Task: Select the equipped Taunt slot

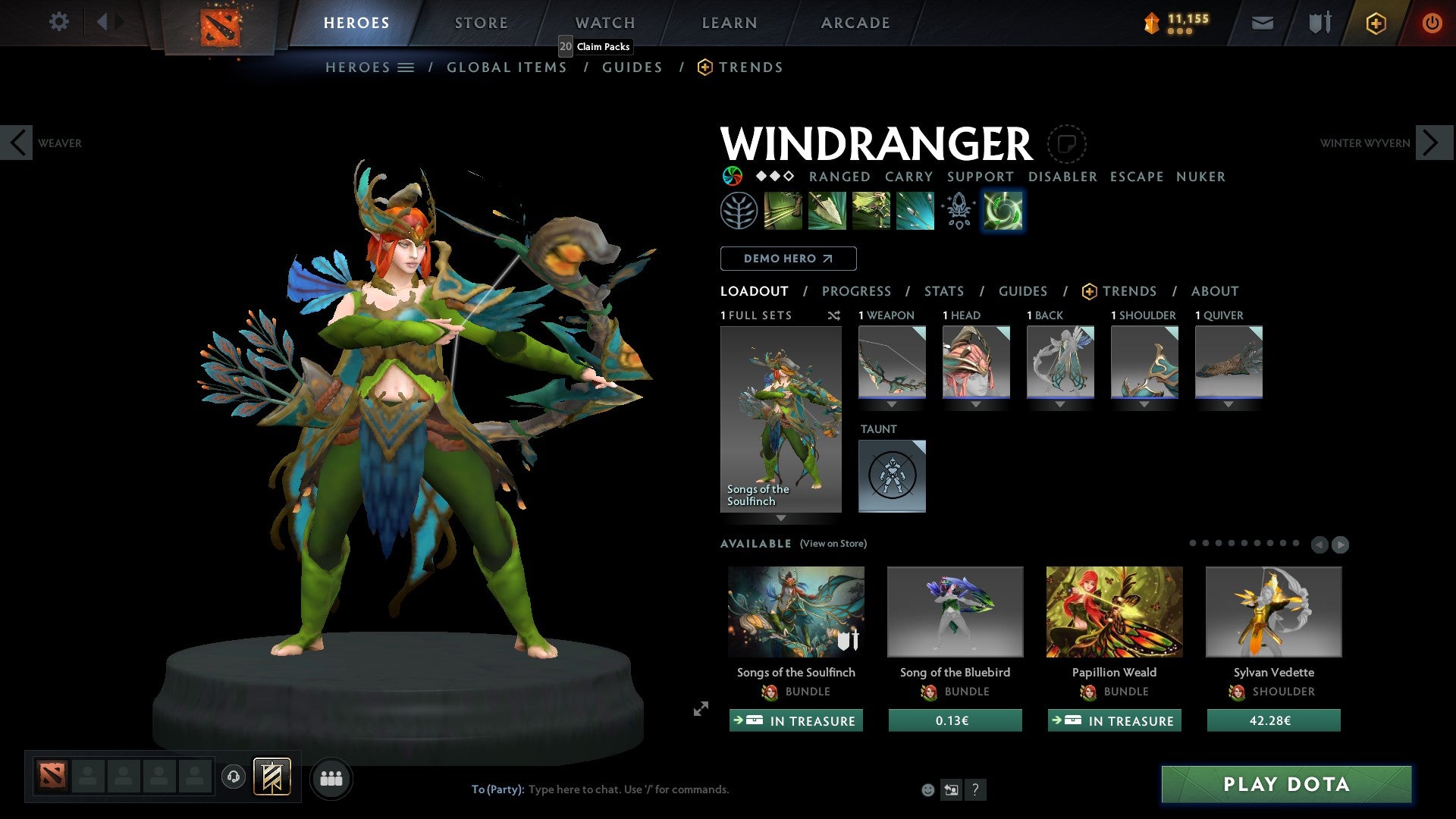Action: [892, 475]
